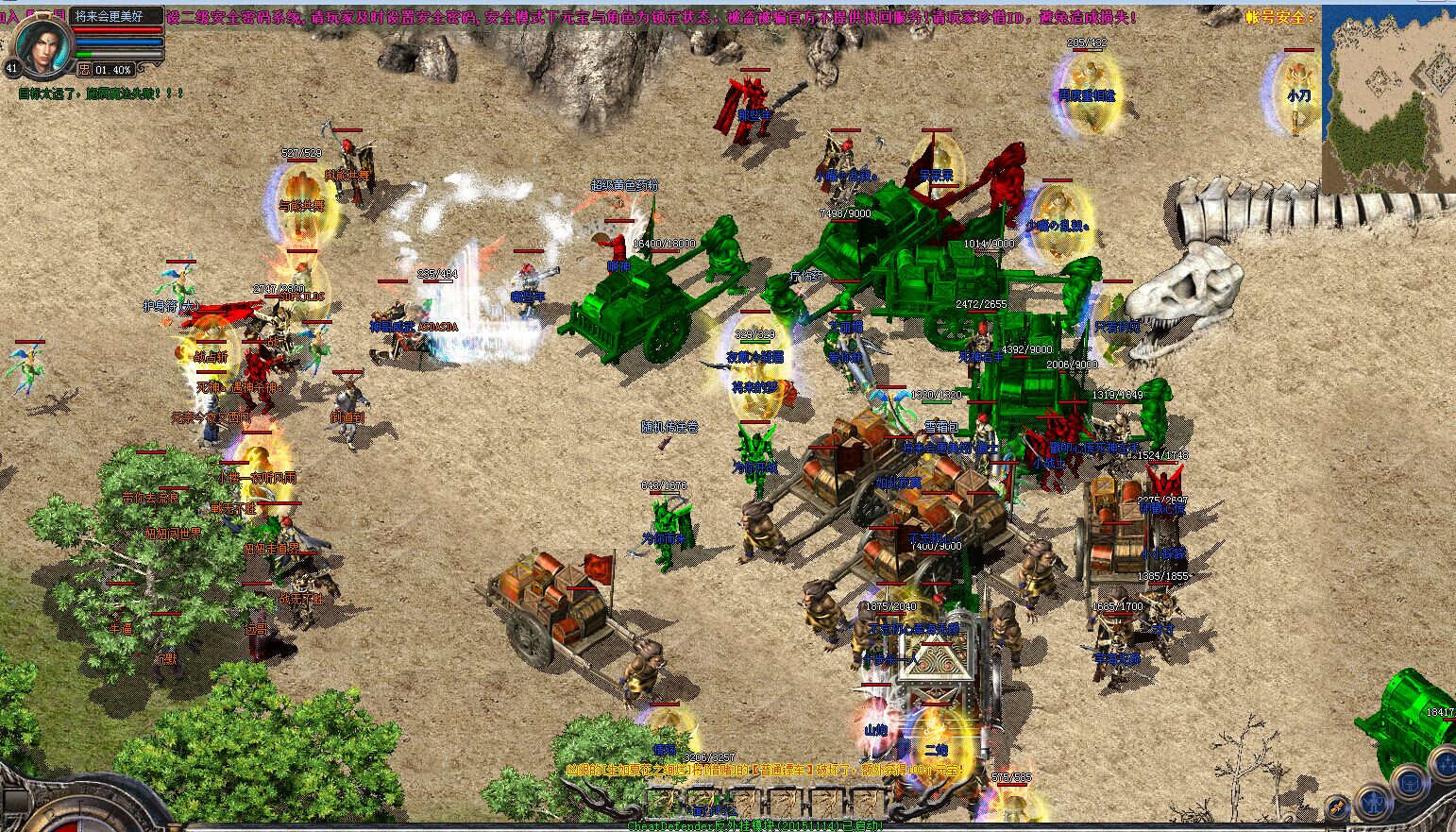Open the minimap in the corner

[x=1388, y=98]
